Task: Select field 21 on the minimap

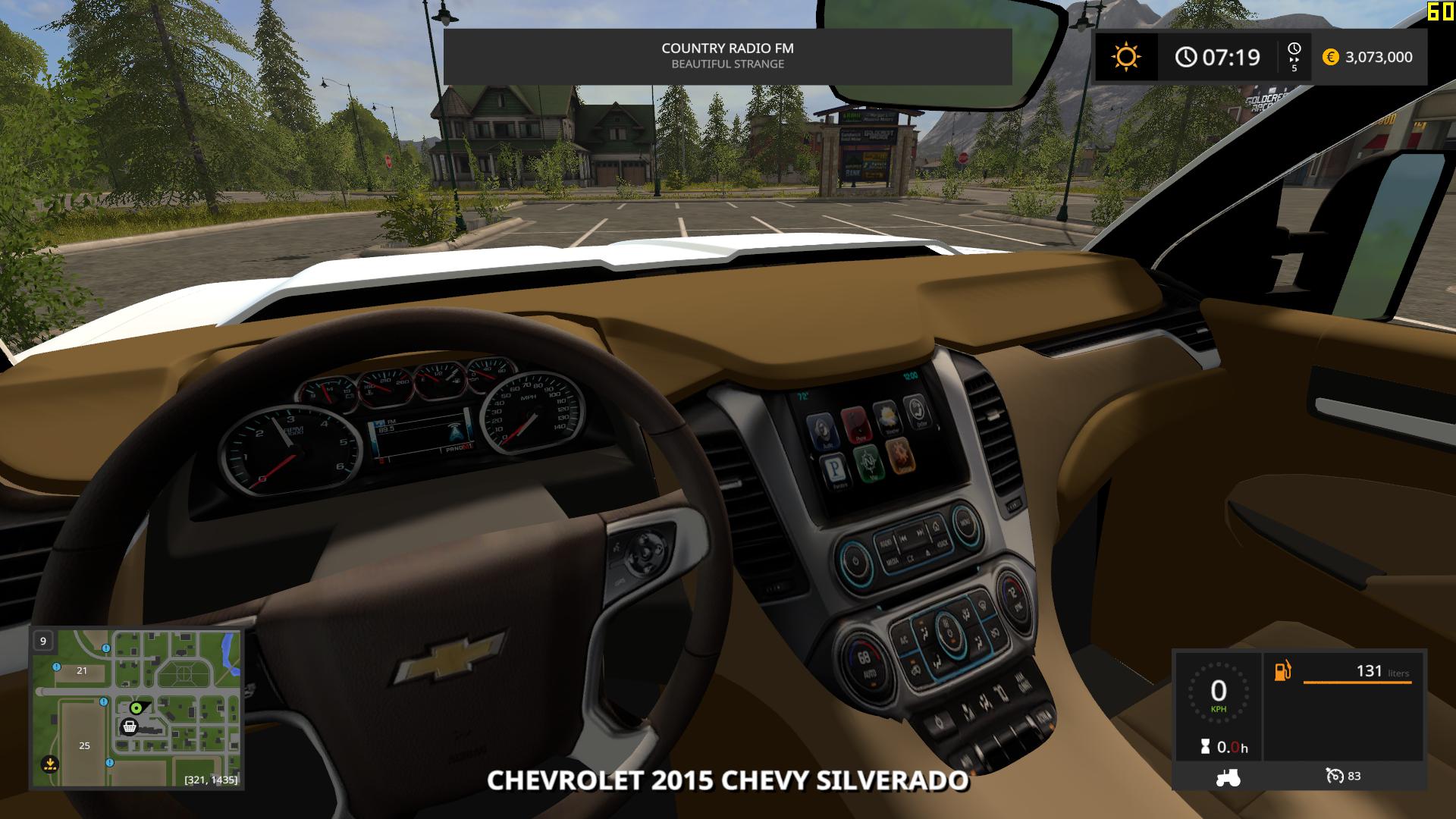Action: (82, 670)
